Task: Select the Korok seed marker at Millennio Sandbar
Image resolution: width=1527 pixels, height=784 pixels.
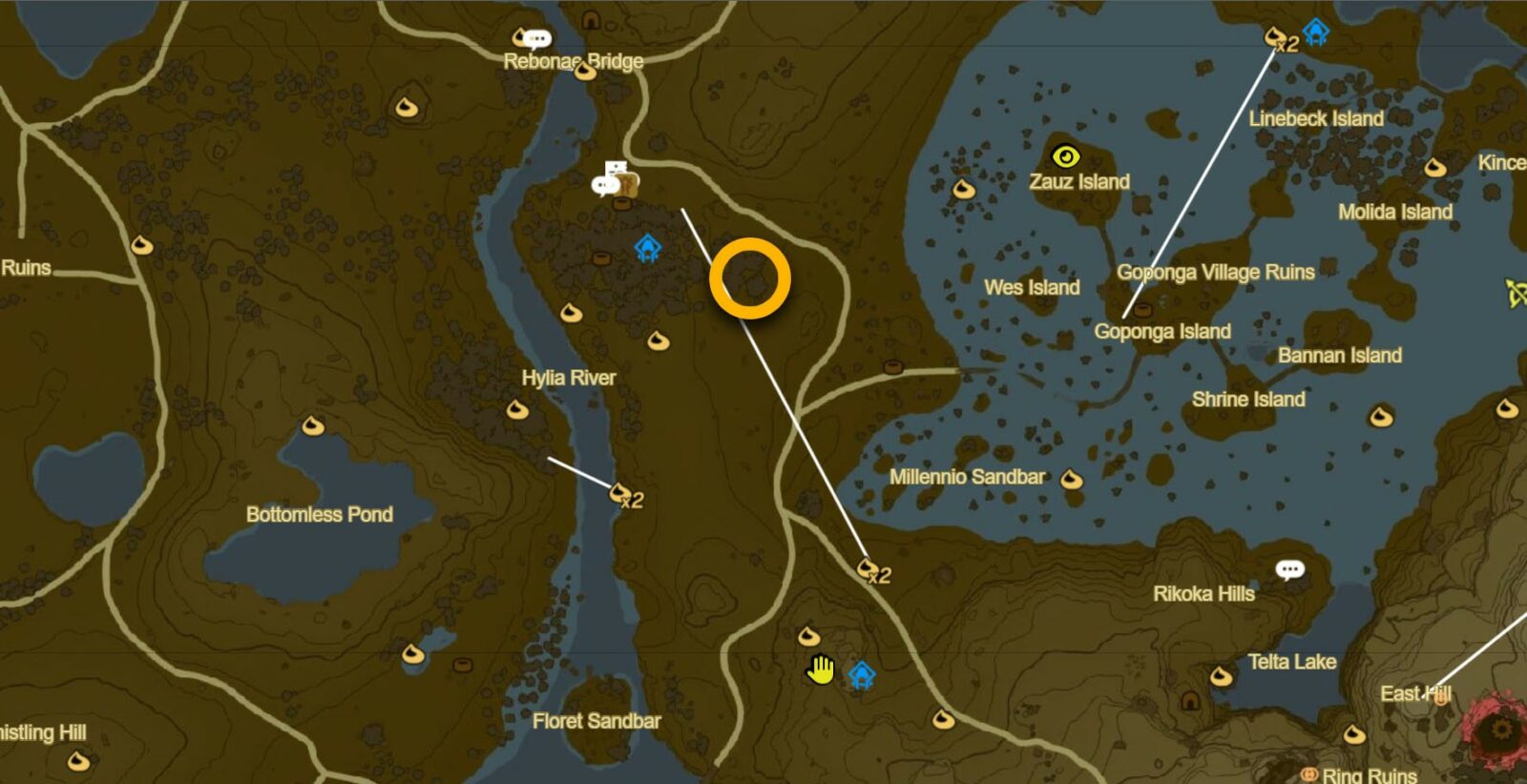Action: click(1072, 479)
